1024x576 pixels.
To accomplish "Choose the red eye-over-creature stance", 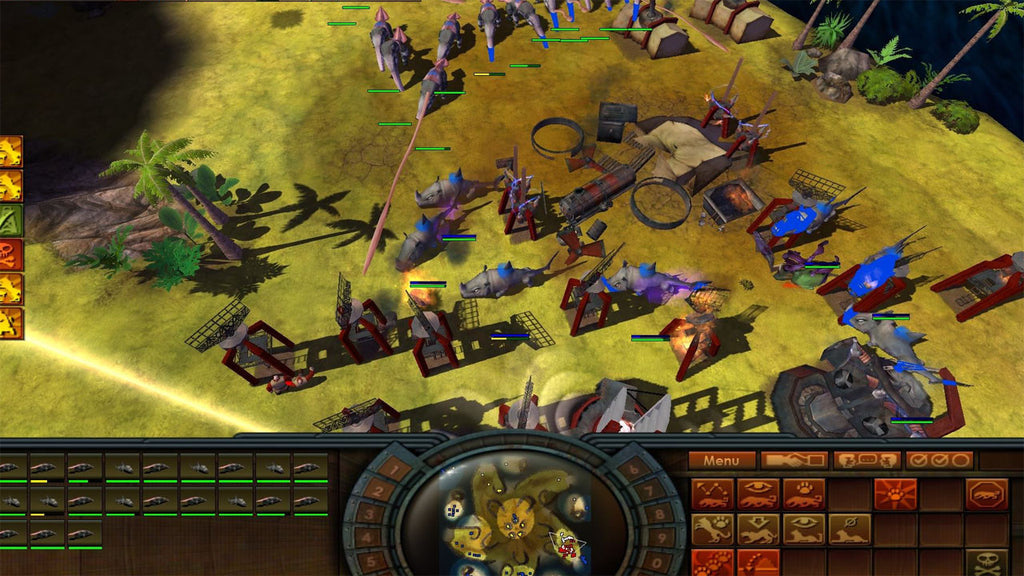I will tap(758, 494).
